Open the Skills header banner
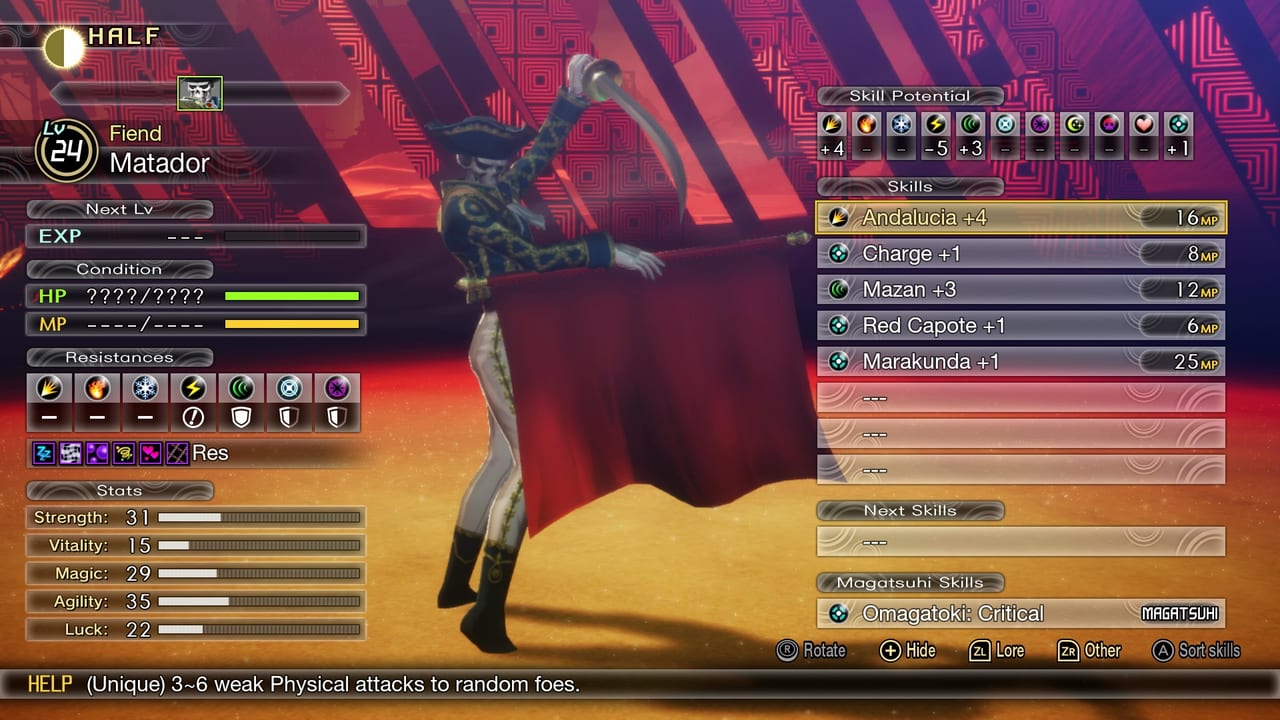Viewport: 1280px width, 720px height. click(x=910, y=186)
